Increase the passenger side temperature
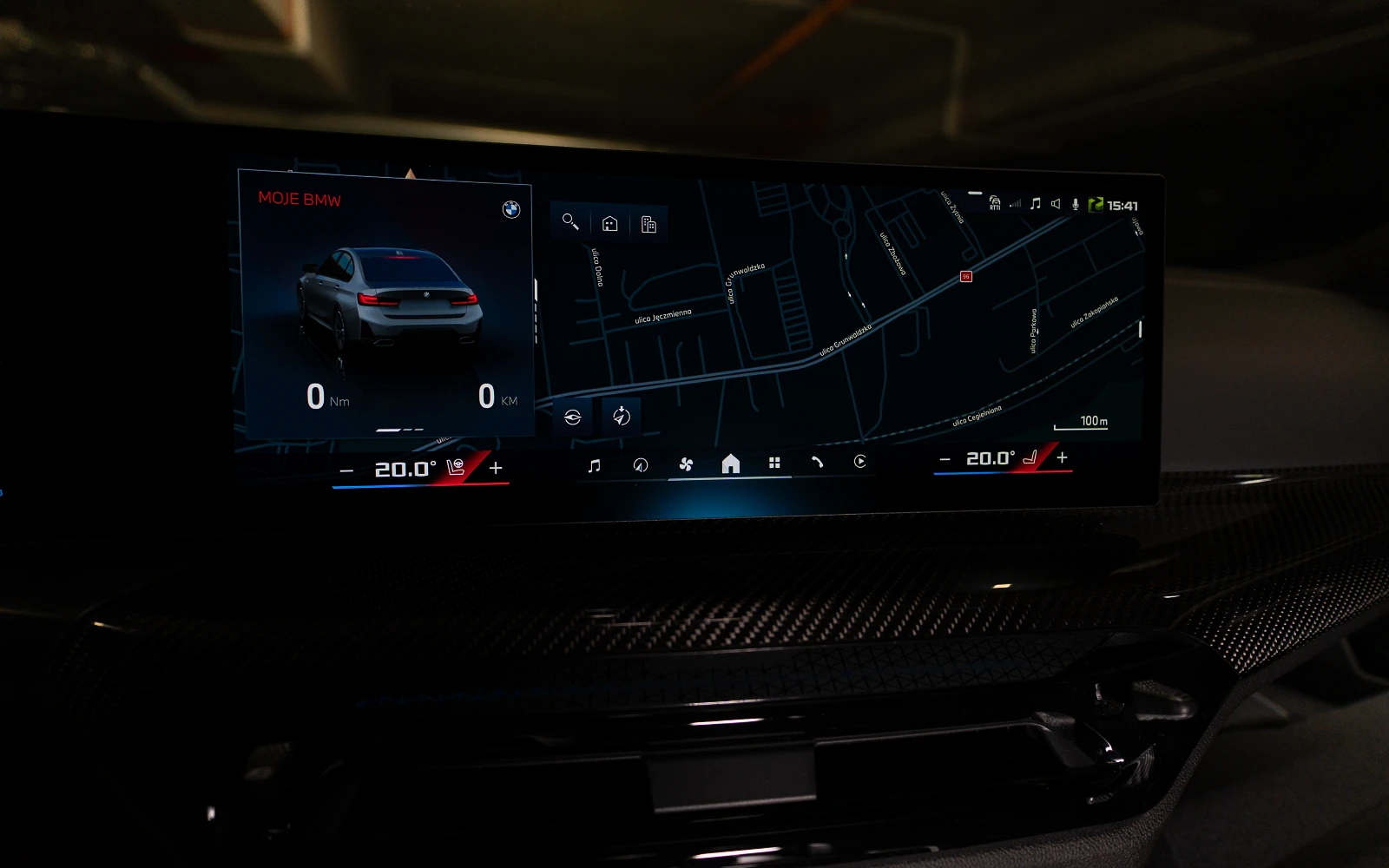This screenshot has width=1389, height=868. pyautogui.click(x=1062, y=457)
